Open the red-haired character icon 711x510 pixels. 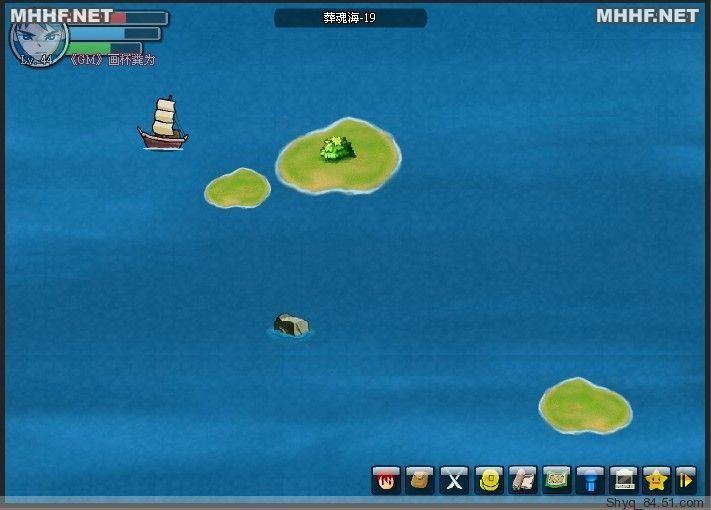pos(386,480)
